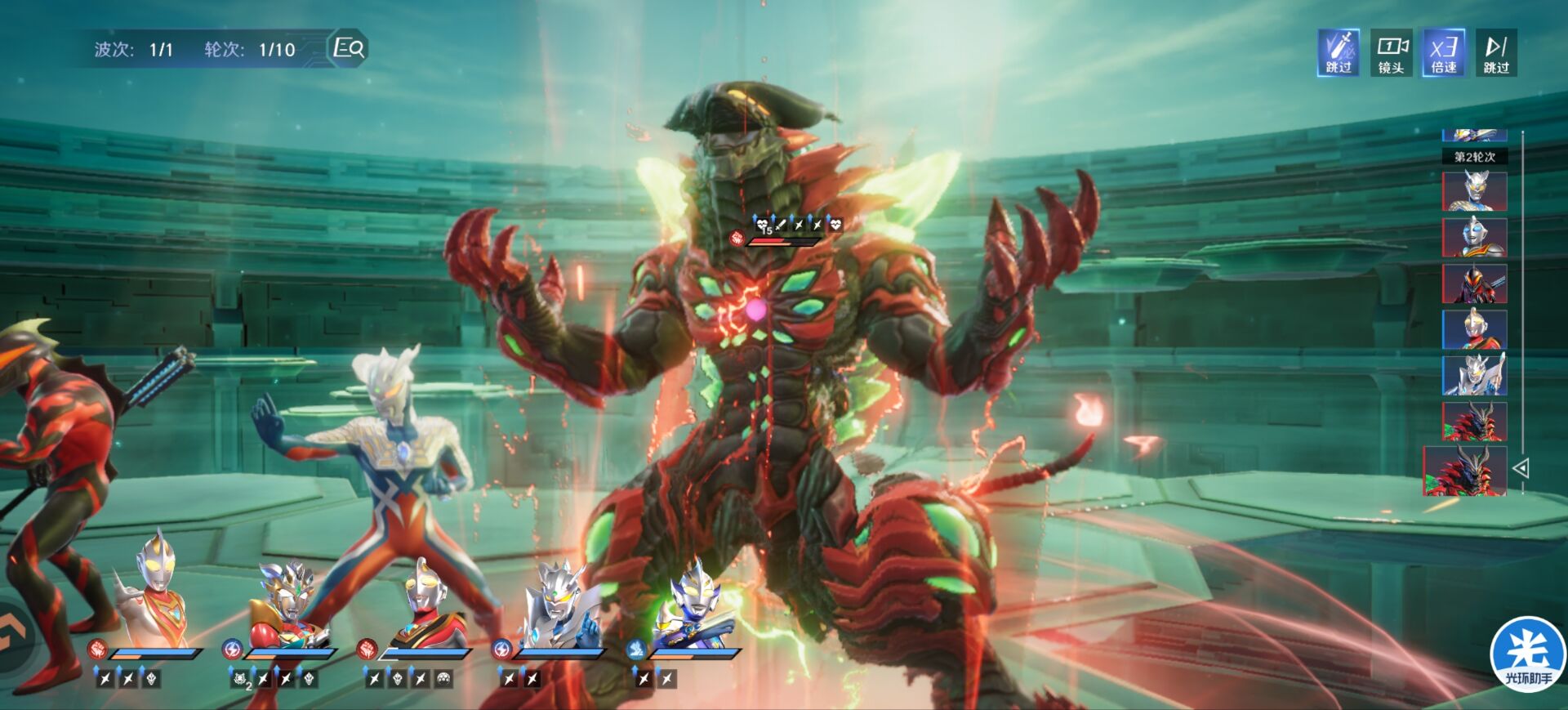Switch the camera view with 镜头 button
Viewport: 1568px width, 710px height.
[1391, 53]
